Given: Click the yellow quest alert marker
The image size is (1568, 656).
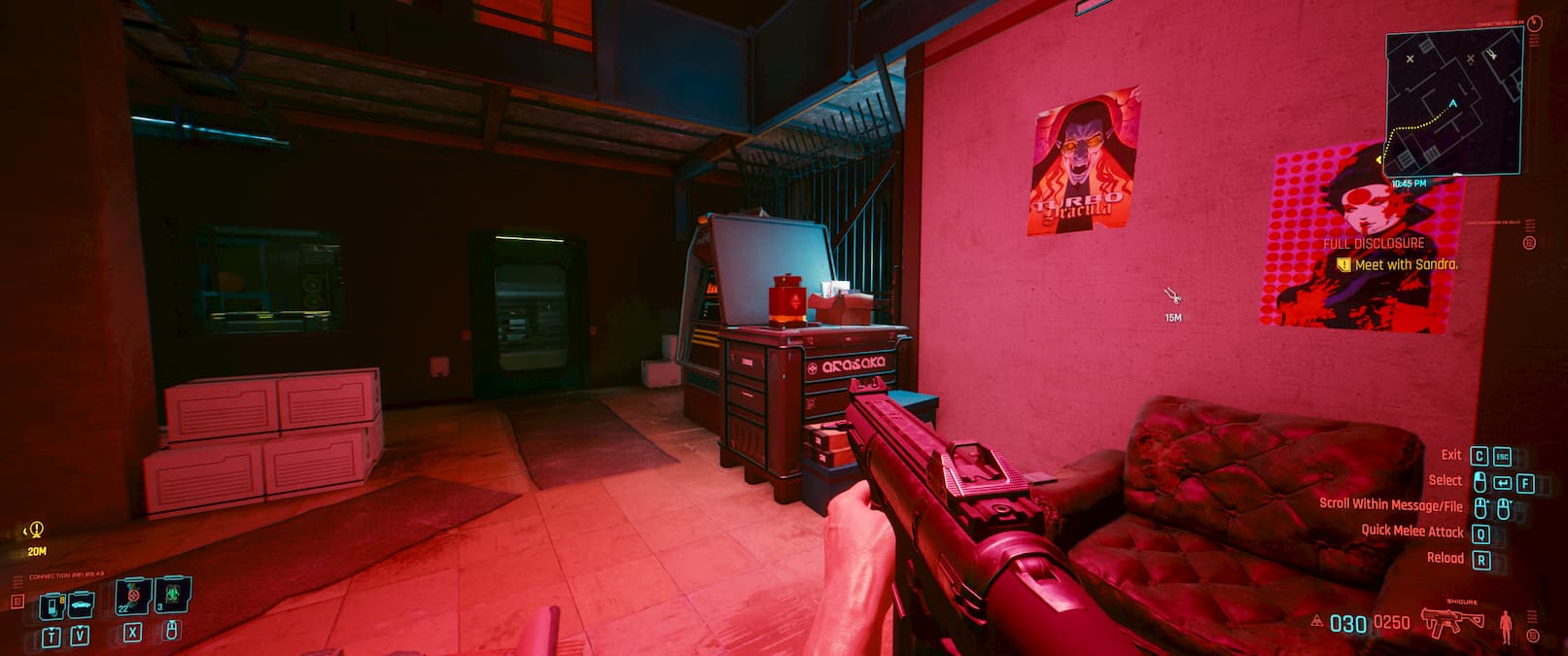Looking at the screenshot, I should pyautogui.click(x=36, y=530).
